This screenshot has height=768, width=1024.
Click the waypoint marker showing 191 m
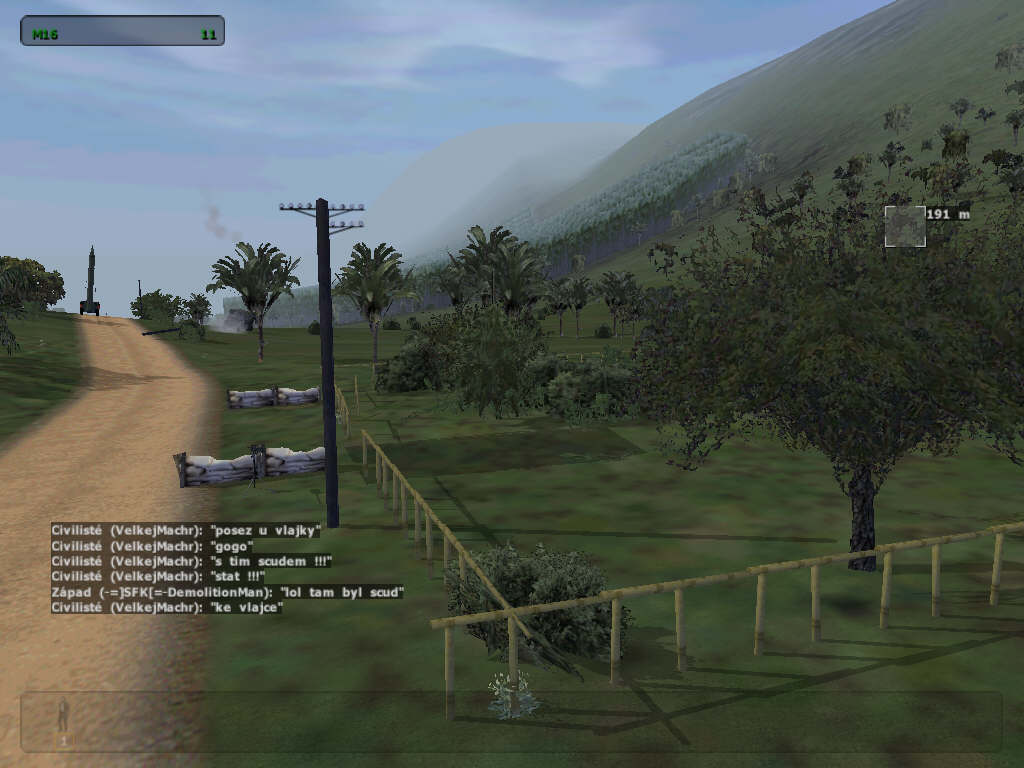[x=904, y=226]
